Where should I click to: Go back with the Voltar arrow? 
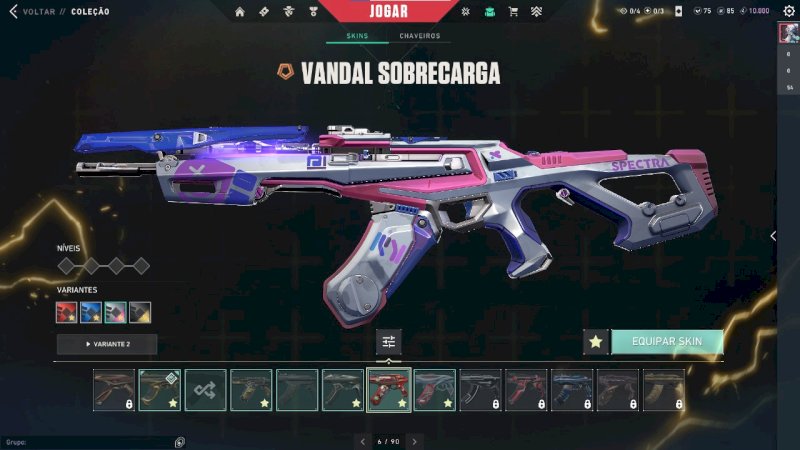(13, 12)
